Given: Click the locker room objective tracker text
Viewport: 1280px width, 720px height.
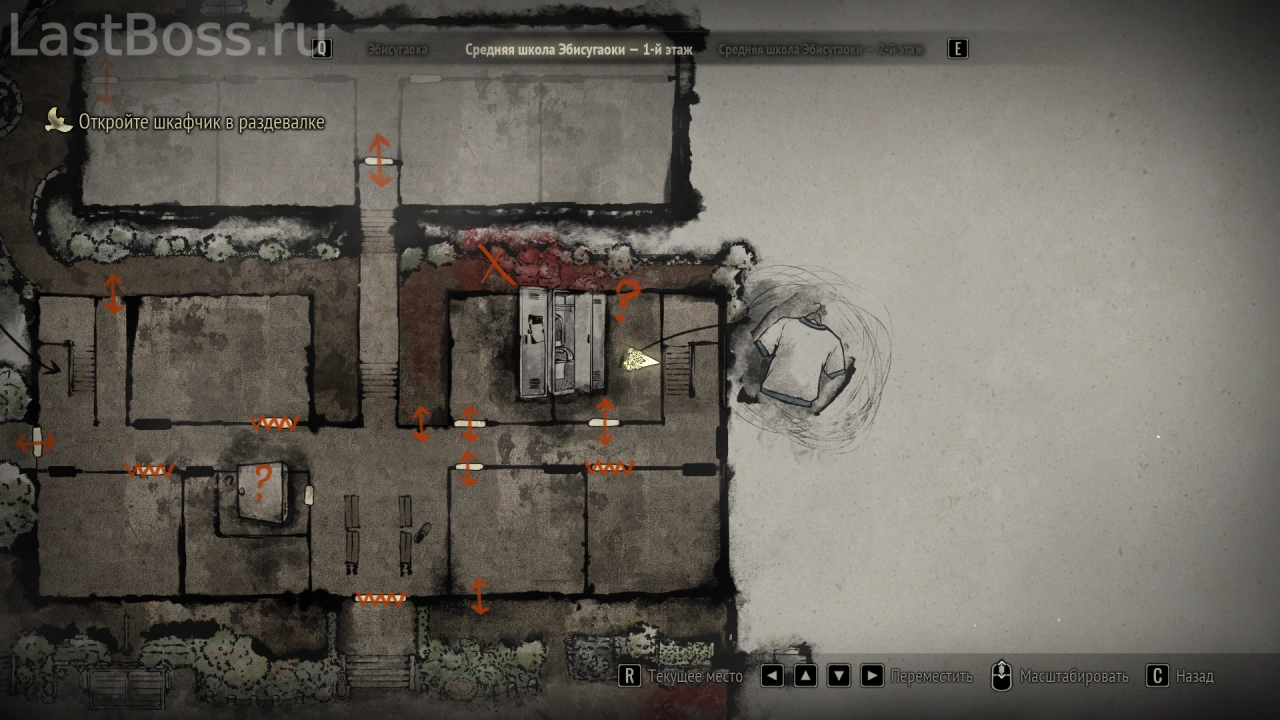Looking at the screenshot, I should 201,122.
